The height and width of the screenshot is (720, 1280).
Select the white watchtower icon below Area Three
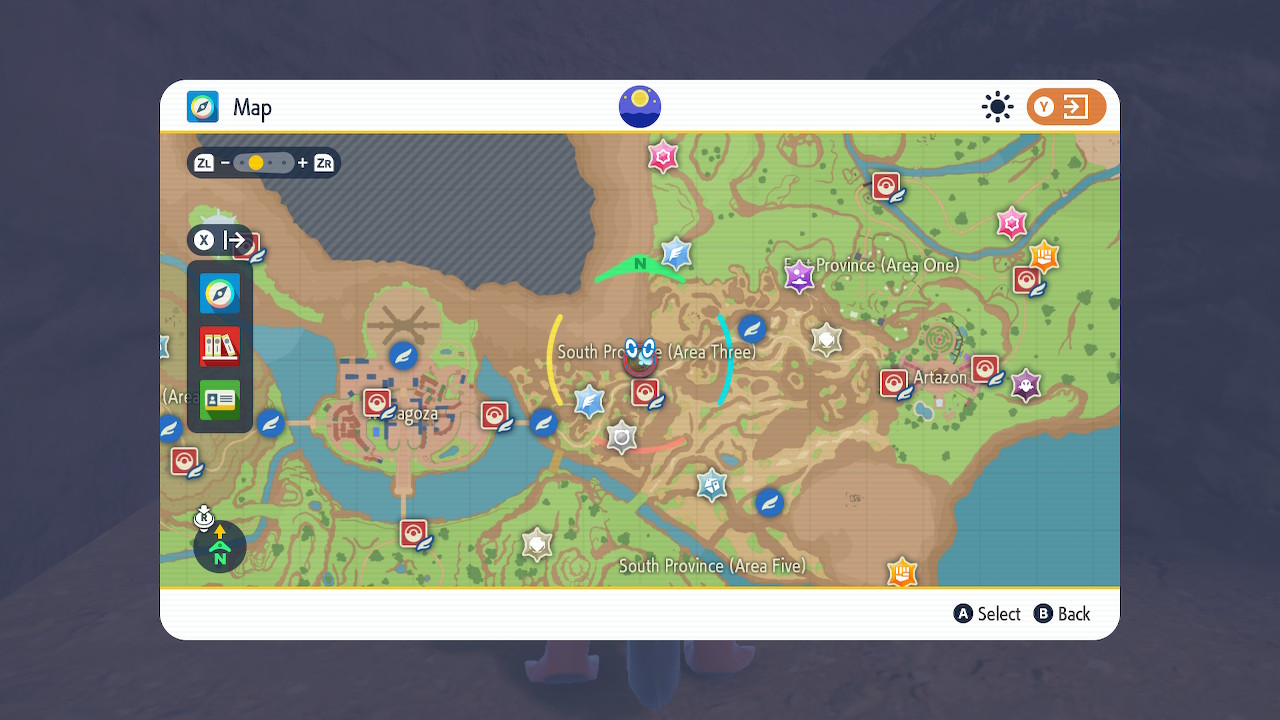pos(621,437)
